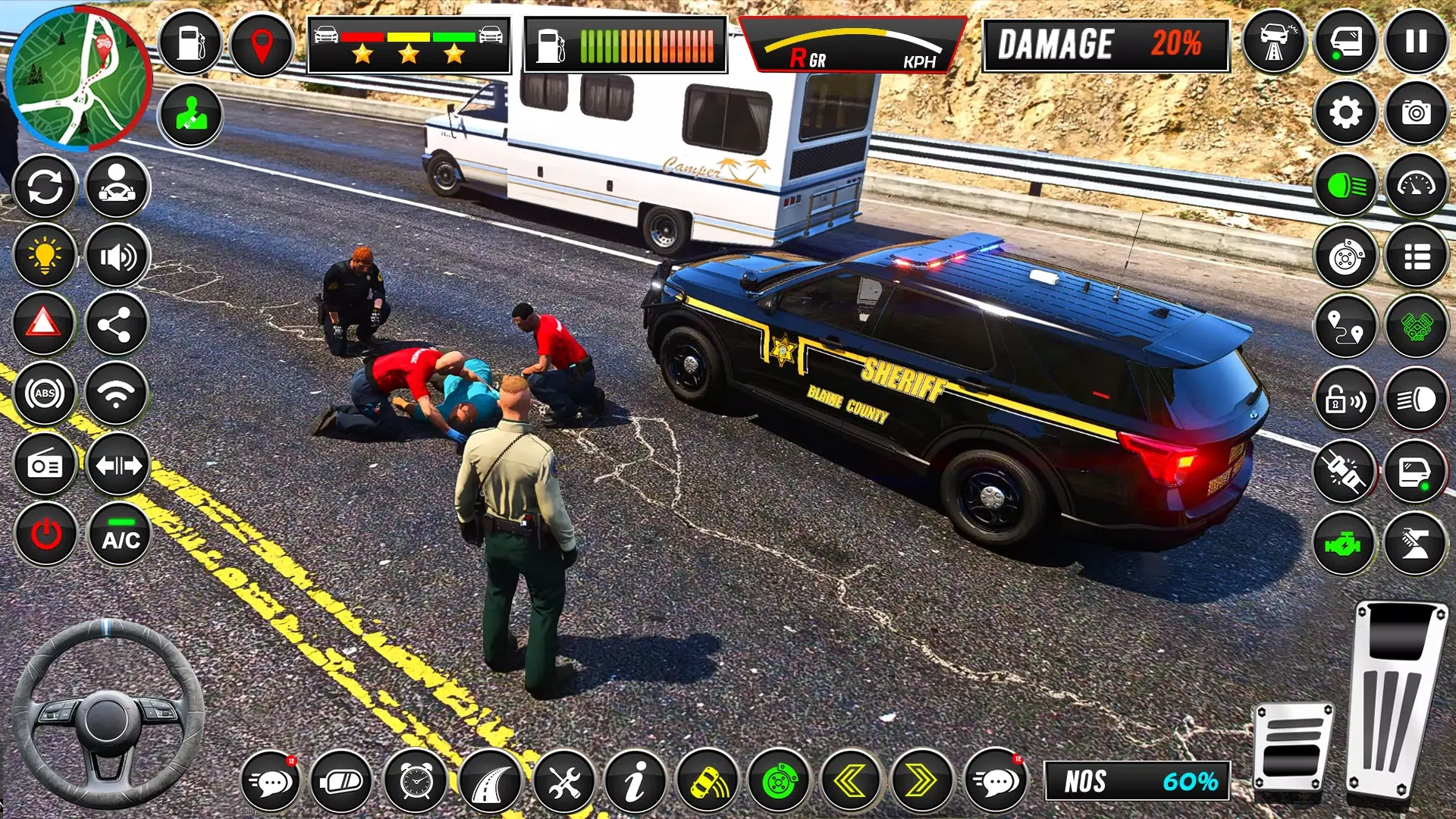This screenshot has height=819, width=1456.
Task: Tap the fuel pump icon button
Action: [190, 42]
